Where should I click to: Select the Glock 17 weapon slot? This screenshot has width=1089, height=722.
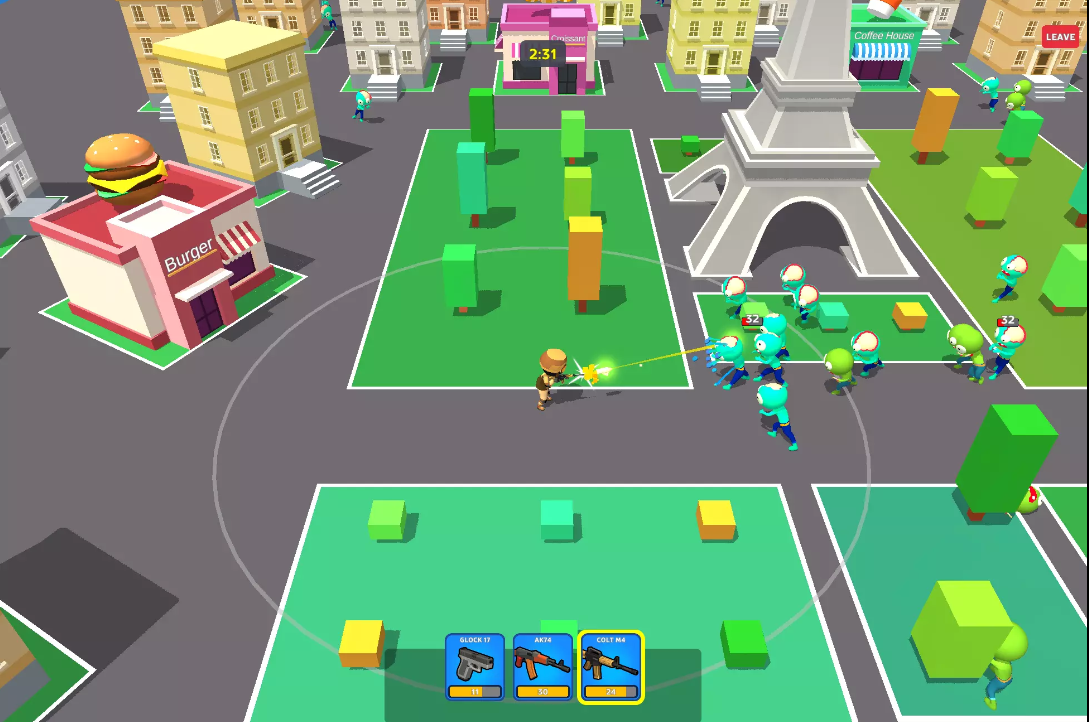point(475,666)
